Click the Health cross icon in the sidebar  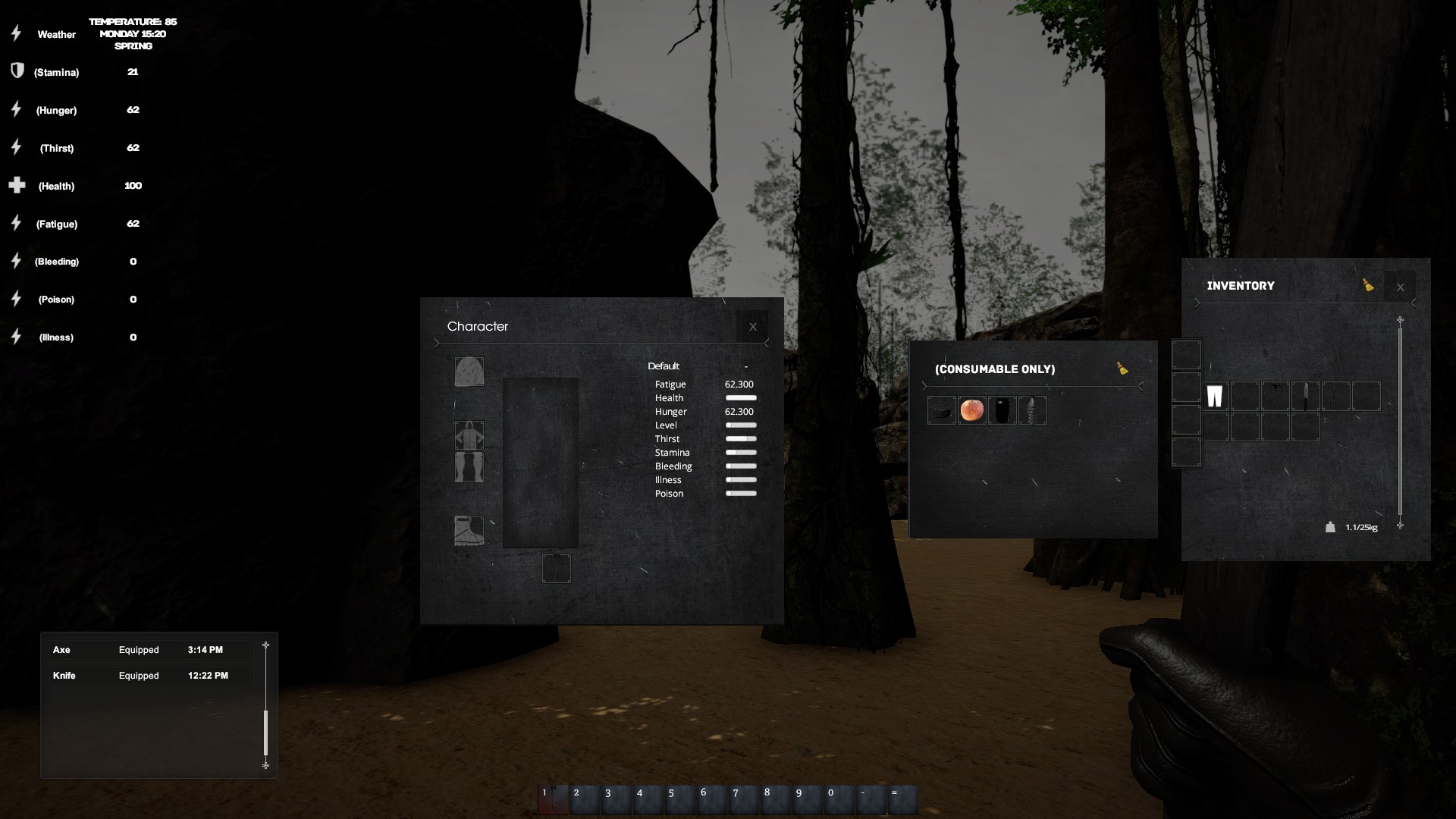click(x=16, y=185)
